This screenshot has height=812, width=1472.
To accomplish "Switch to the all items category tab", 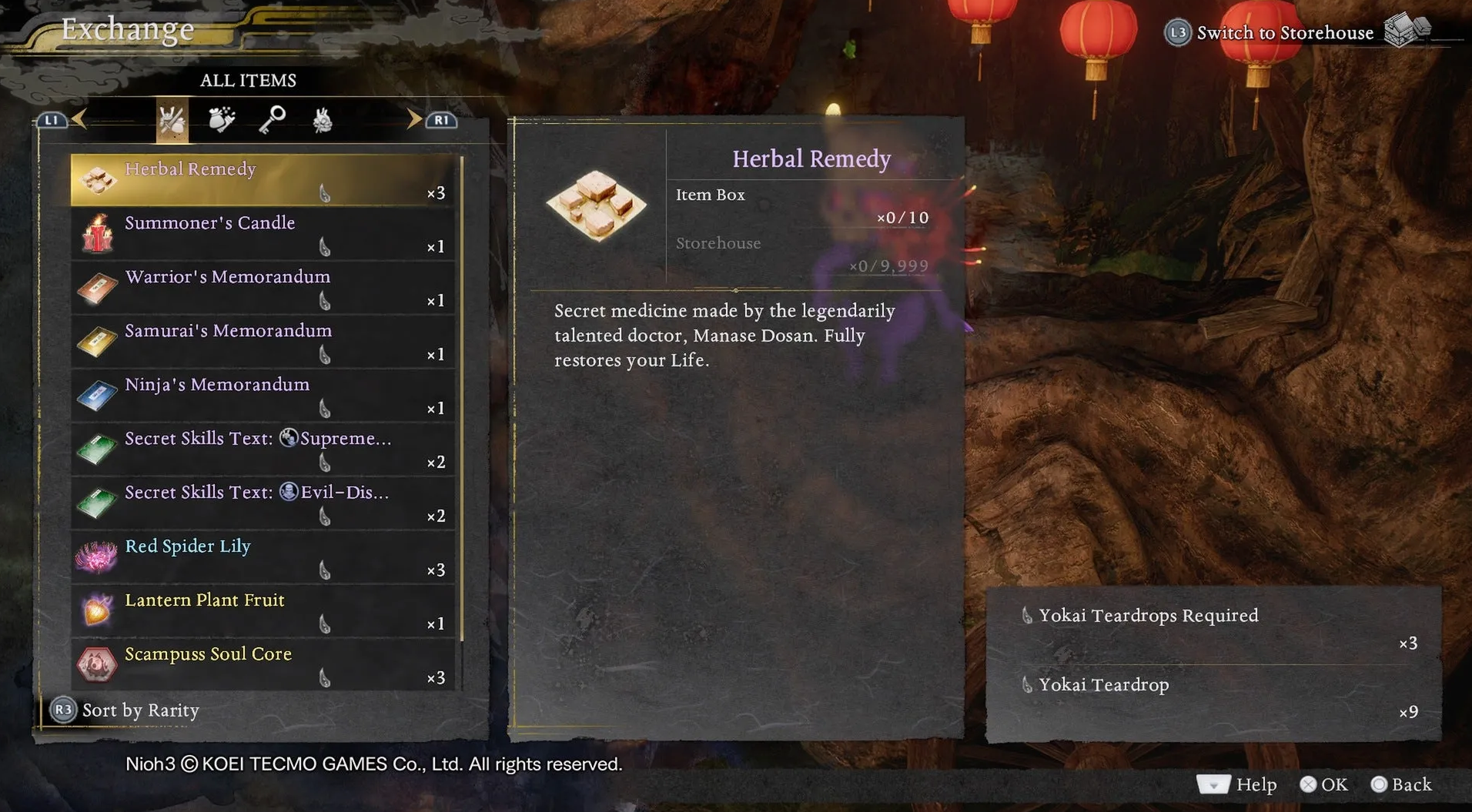I will [x=172, y=120].
